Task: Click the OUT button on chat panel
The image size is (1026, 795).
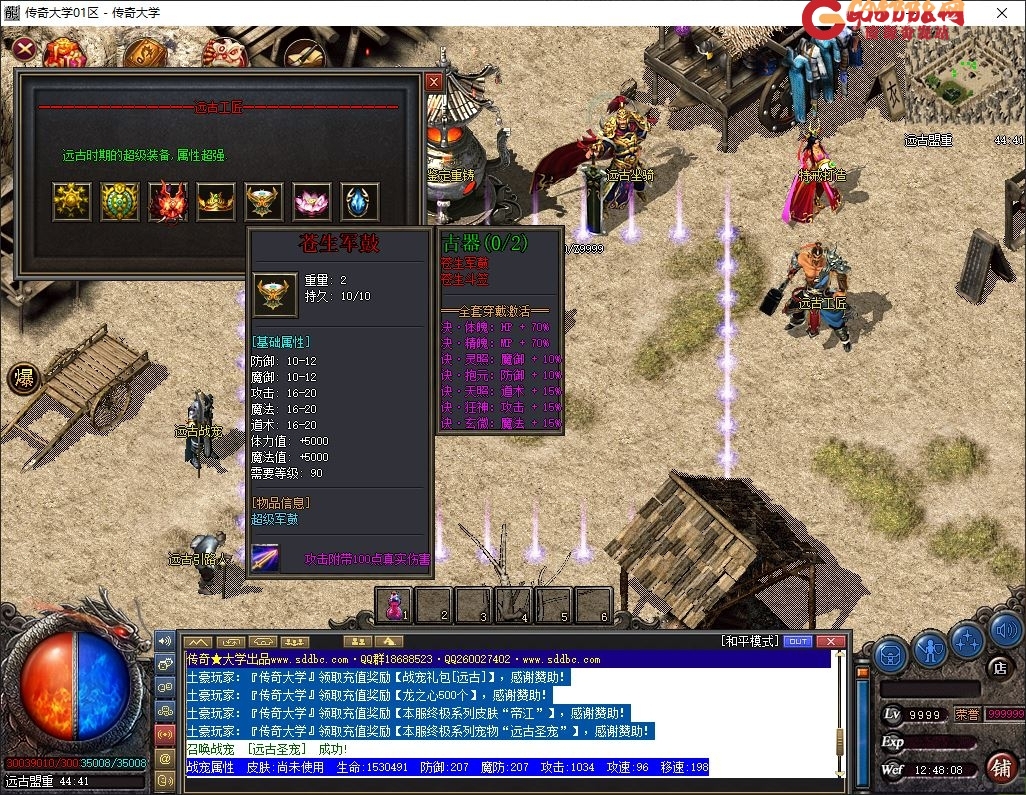Action: [797, 641]
